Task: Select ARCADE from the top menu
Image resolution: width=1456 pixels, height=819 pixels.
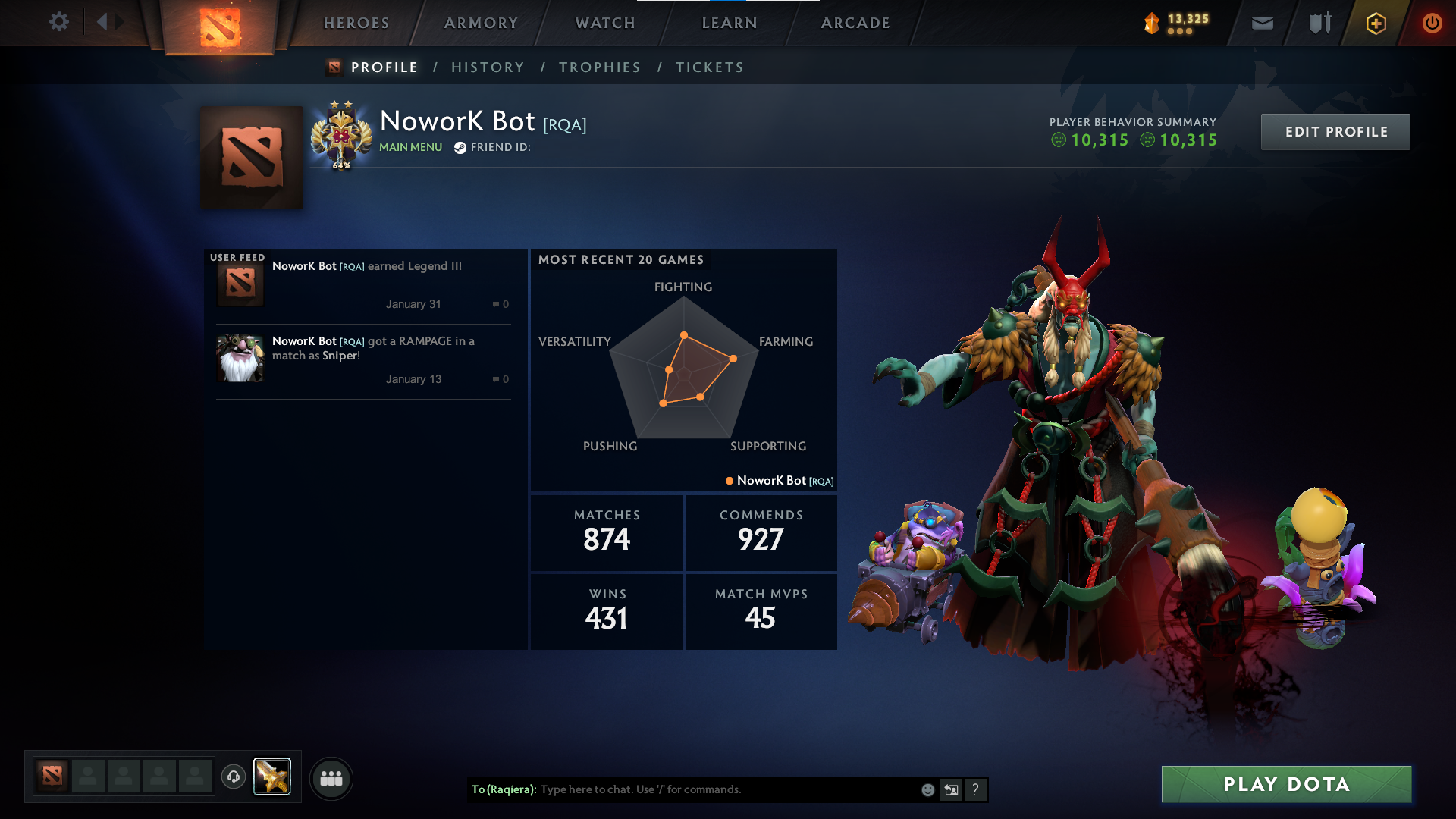Action: [x=855, y=23]
